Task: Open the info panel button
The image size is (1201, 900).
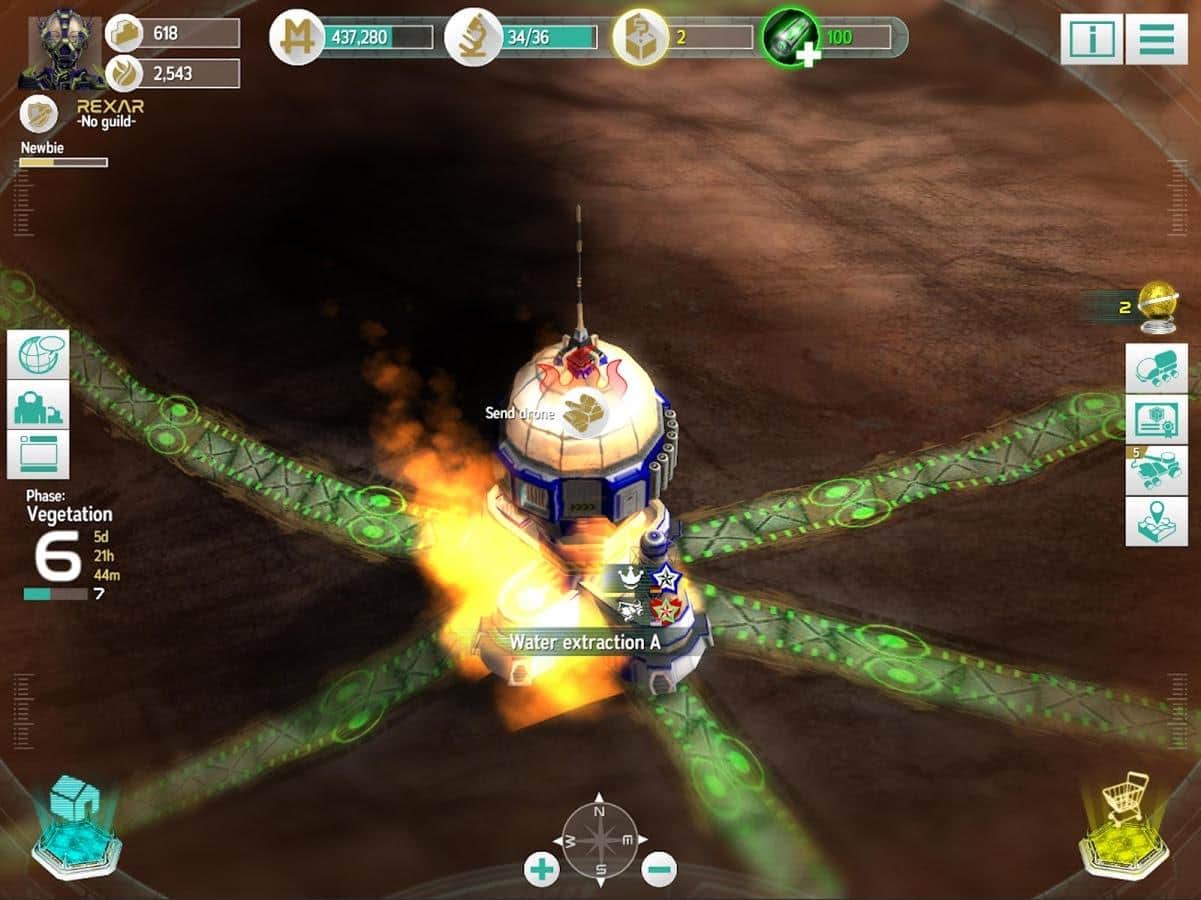Action: pyautogui.click(x=1091, y=40)
